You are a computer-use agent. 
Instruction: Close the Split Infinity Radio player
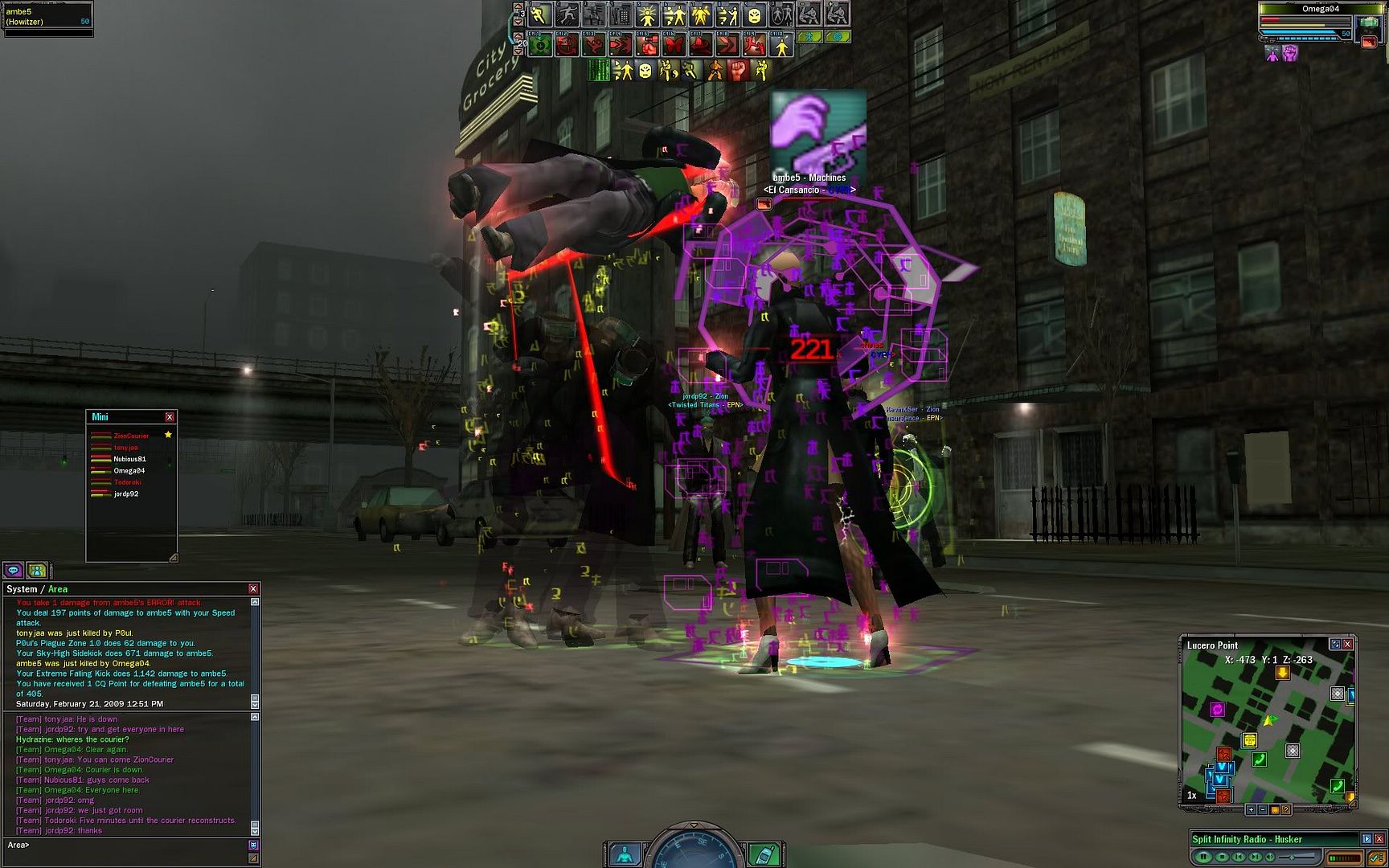[1379, 839]
